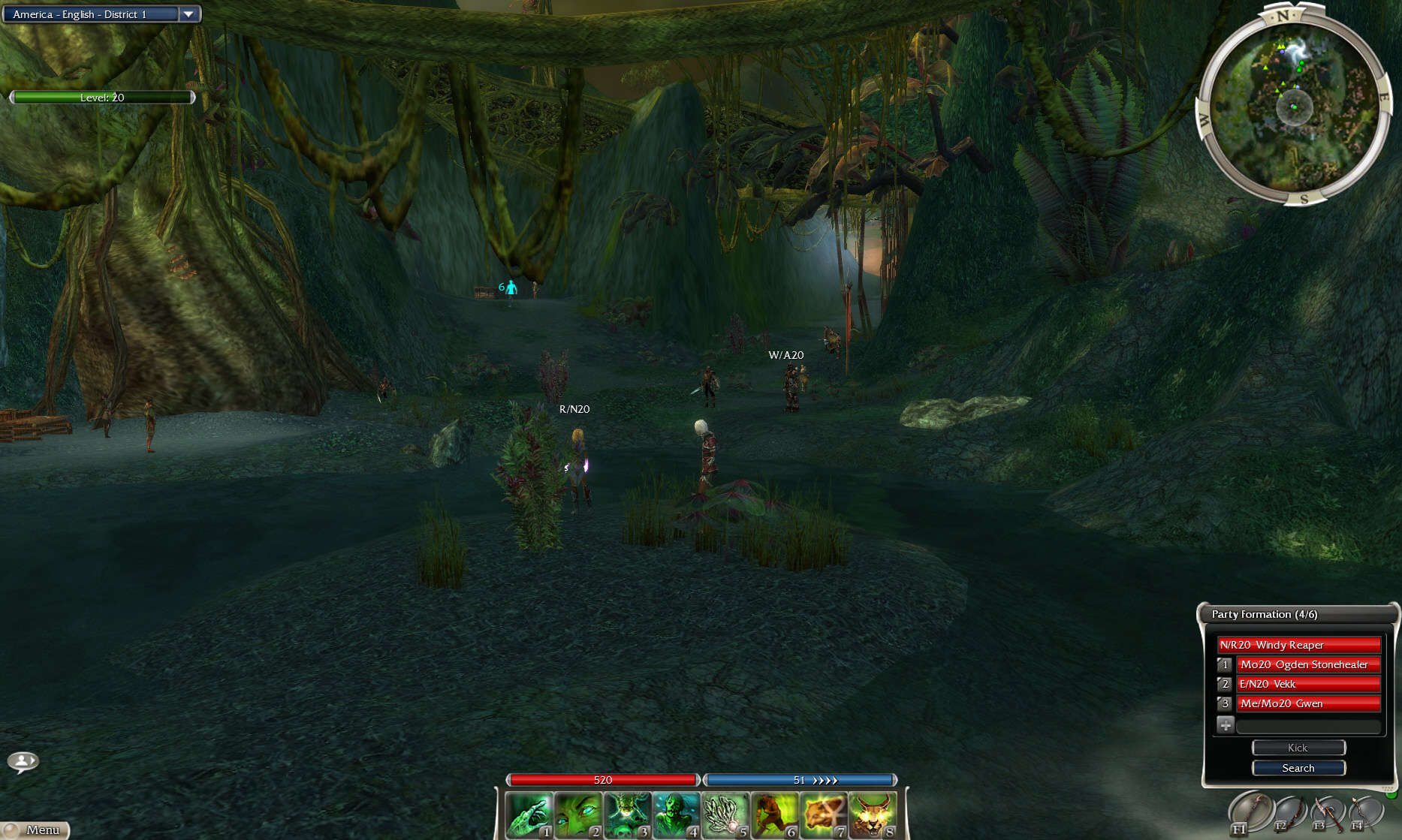Screen dimensions: 1402x840
Task: Use skill 7 with the bear and ankh
Action: point(823,815)
